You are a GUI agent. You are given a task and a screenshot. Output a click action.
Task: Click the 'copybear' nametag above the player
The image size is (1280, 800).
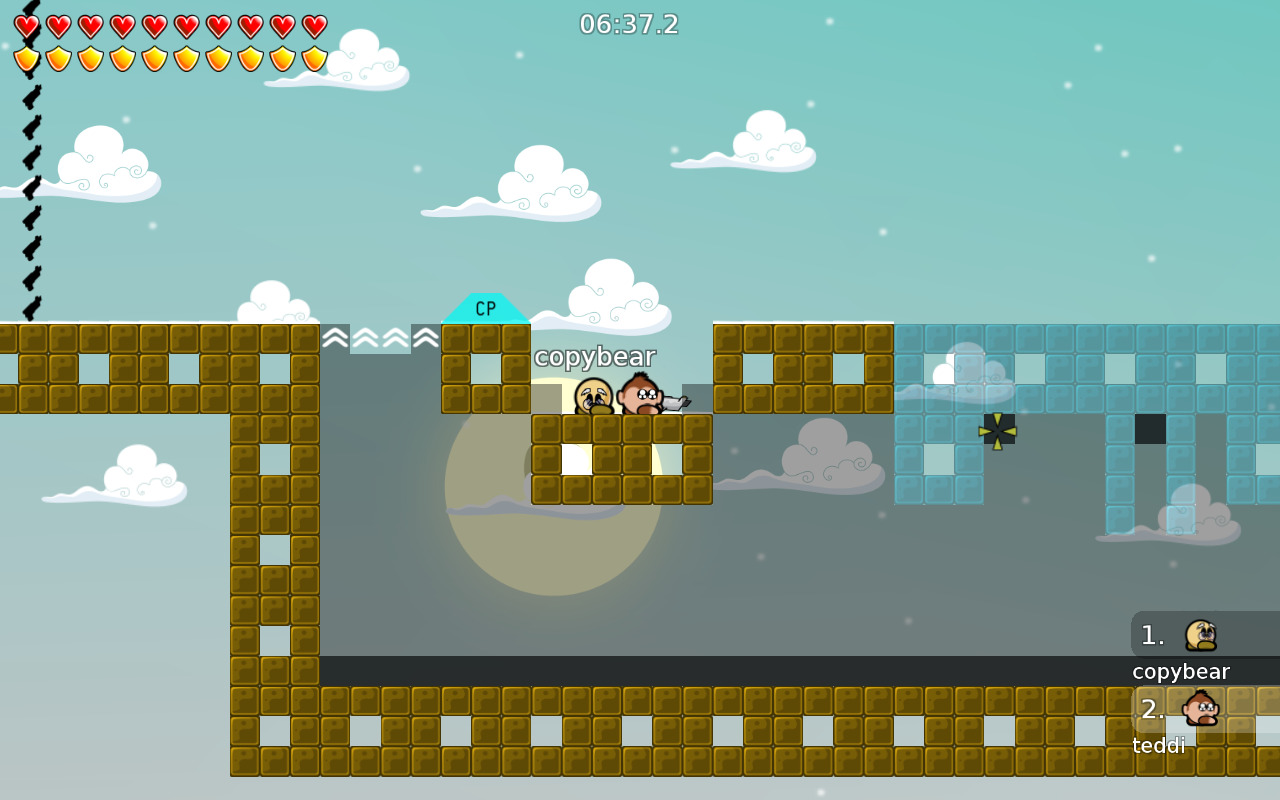(x=594, y=356)
